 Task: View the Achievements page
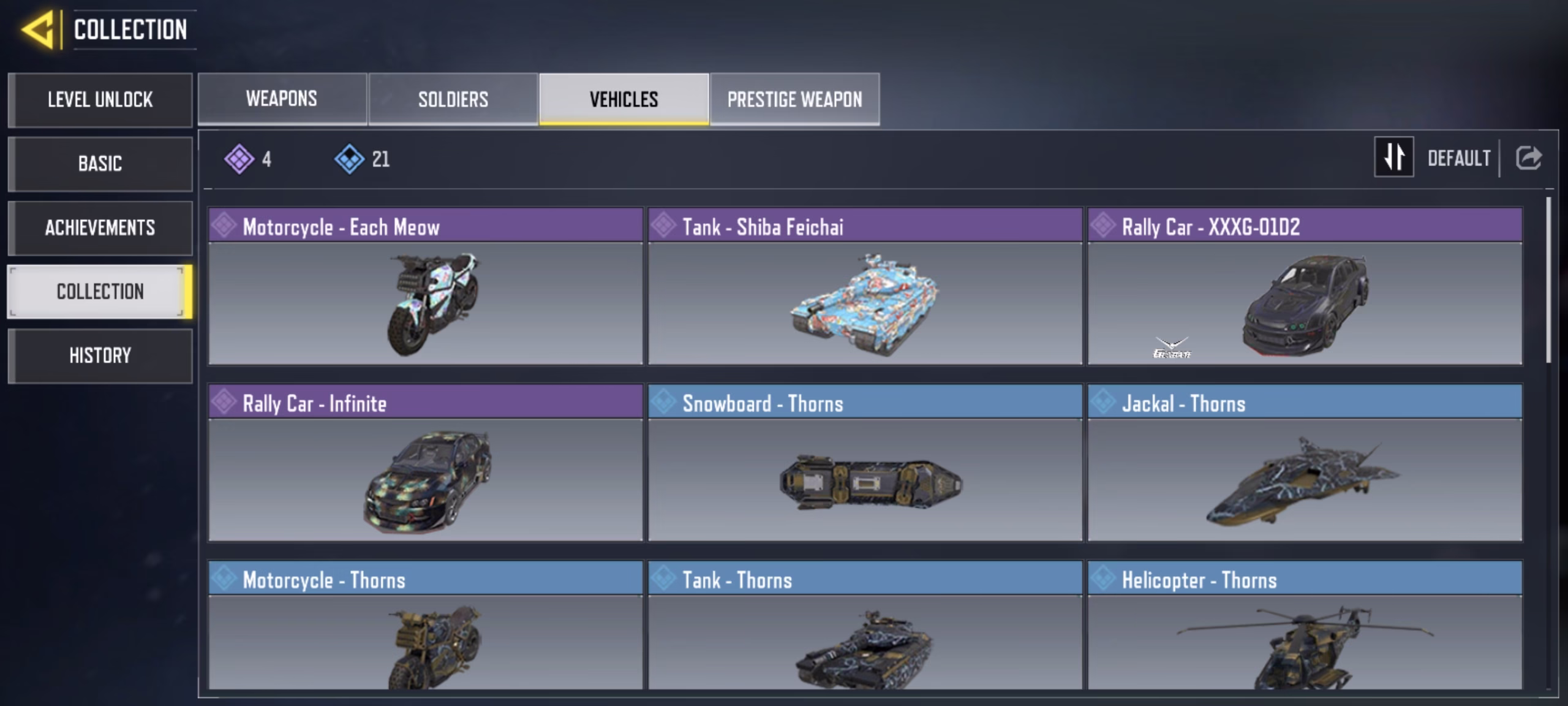[x=100, y=227]
